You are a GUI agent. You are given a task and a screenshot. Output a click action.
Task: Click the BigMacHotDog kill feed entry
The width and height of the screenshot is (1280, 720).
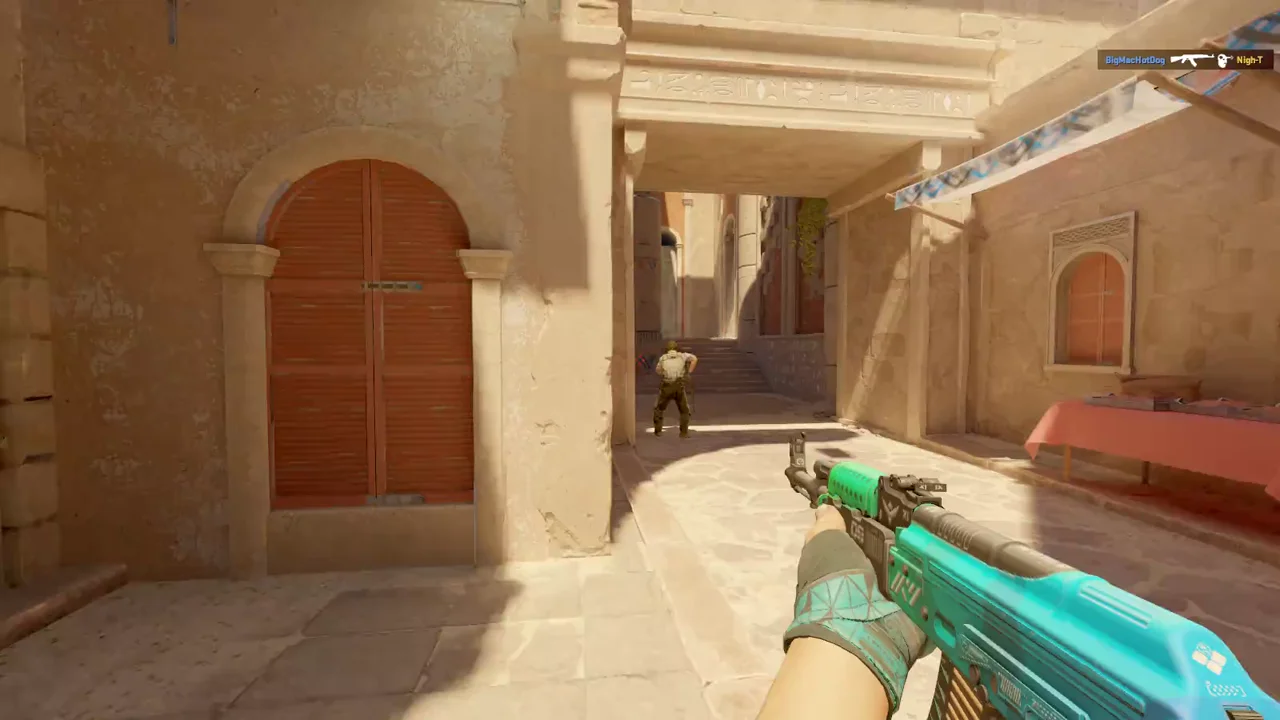coord(1184,60)
